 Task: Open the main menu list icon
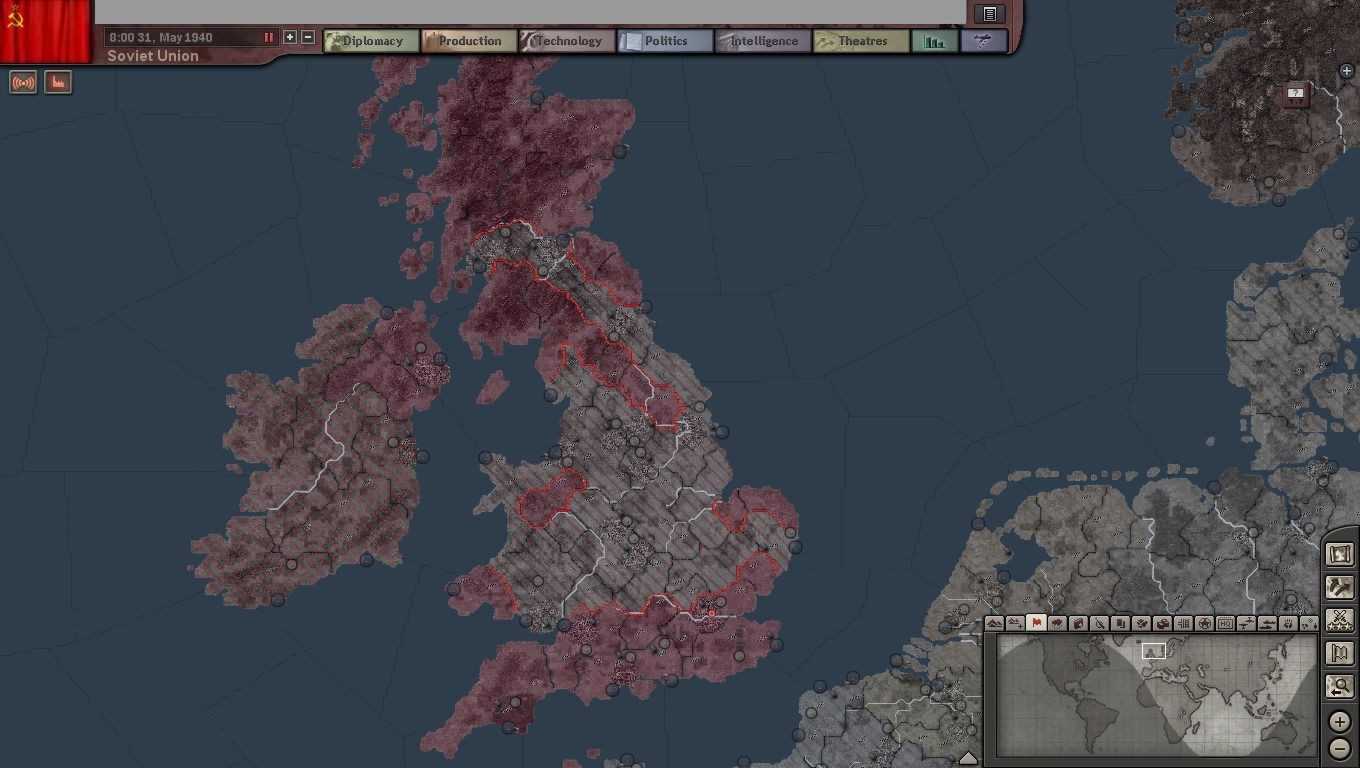989,14
